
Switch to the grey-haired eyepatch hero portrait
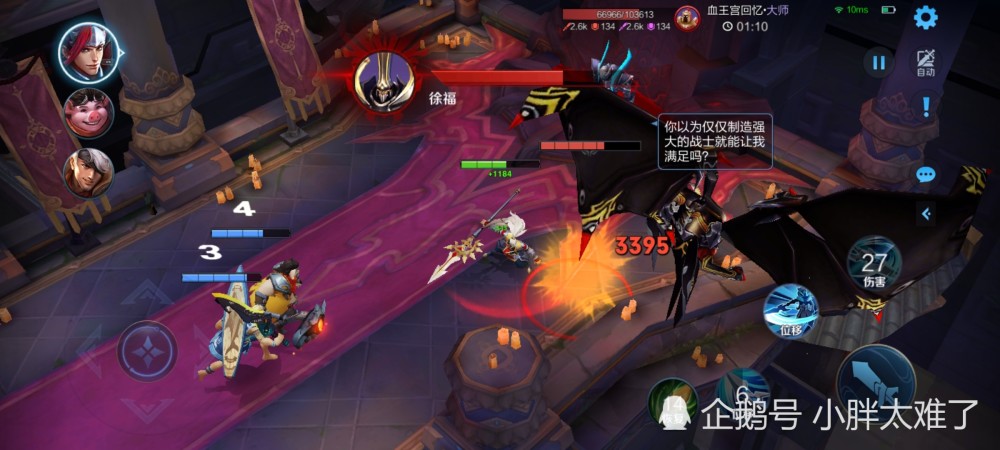(89, 172)
